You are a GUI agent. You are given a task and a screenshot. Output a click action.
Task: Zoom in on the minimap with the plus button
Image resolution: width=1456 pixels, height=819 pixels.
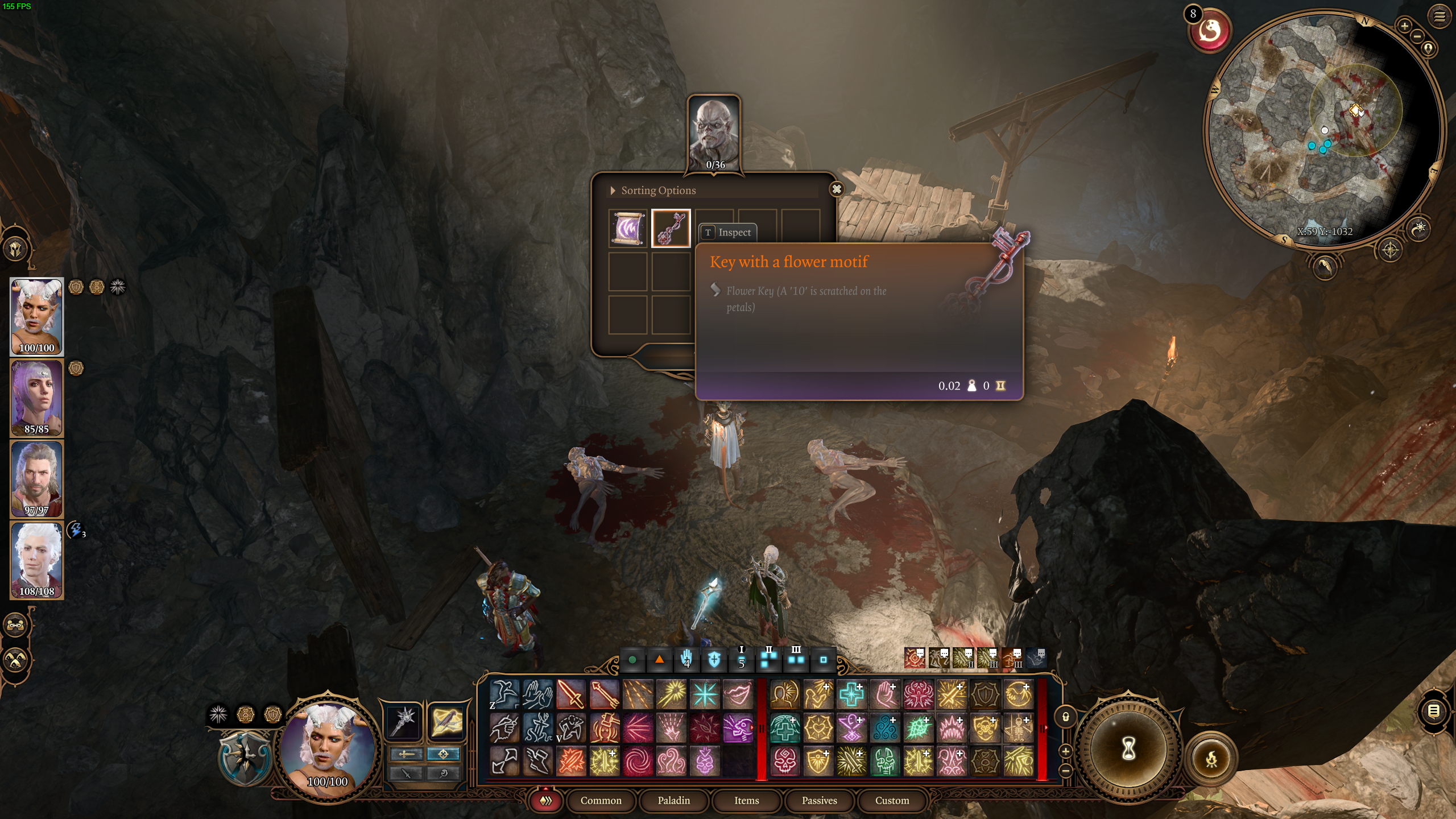click(1404, 26)
